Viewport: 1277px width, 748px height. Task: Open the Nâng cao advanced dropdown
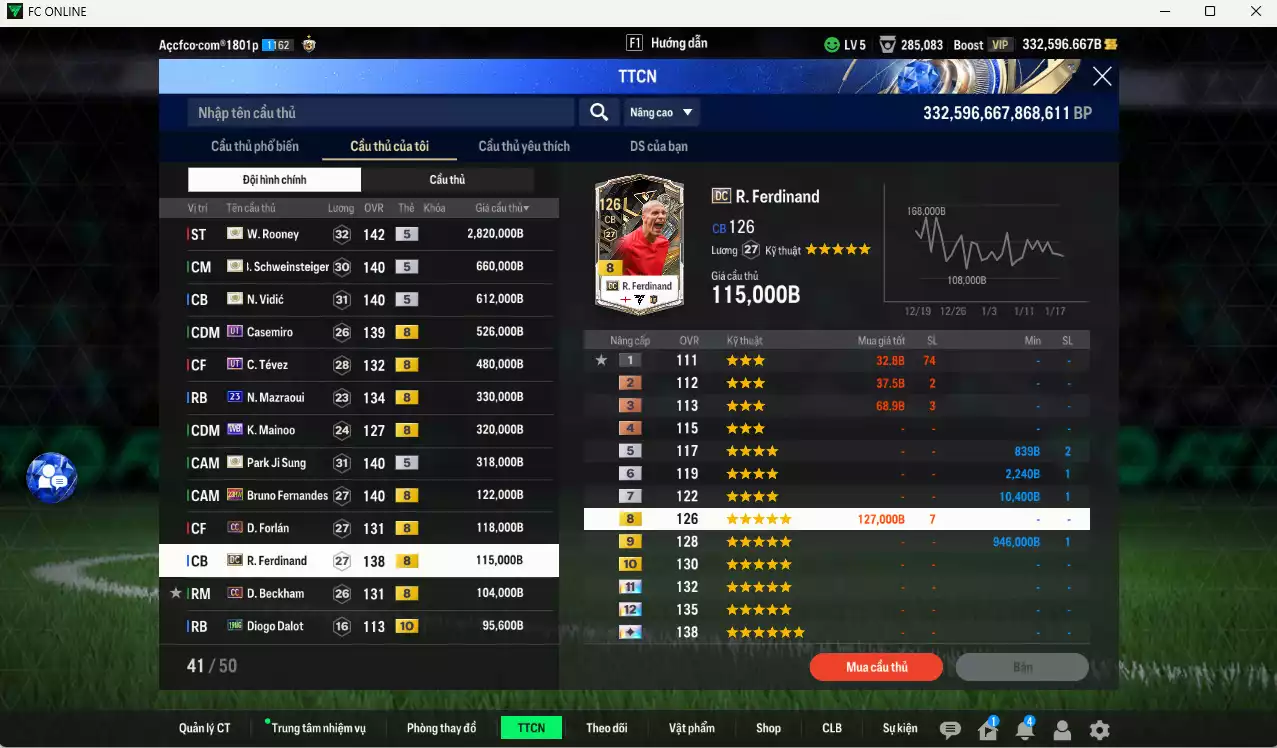click(x=660, y=113)
